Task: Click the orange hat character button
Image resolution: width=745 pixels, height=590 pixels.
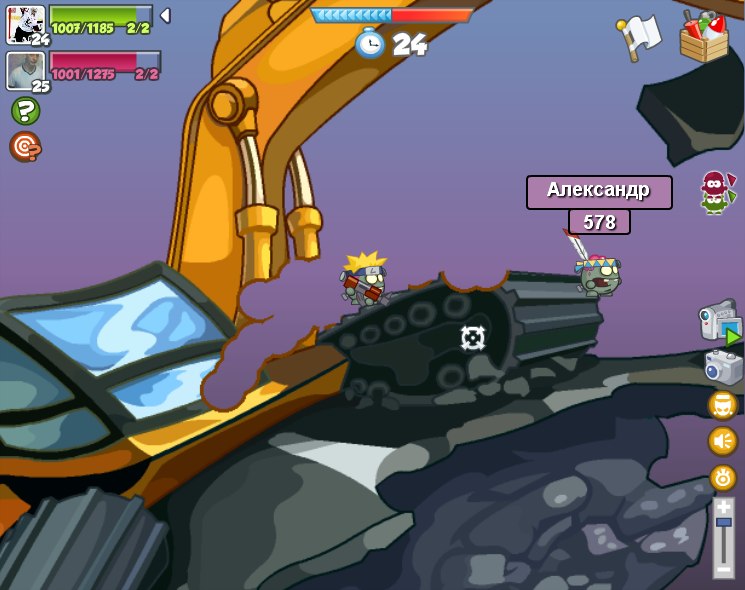Action: (722, 405)
